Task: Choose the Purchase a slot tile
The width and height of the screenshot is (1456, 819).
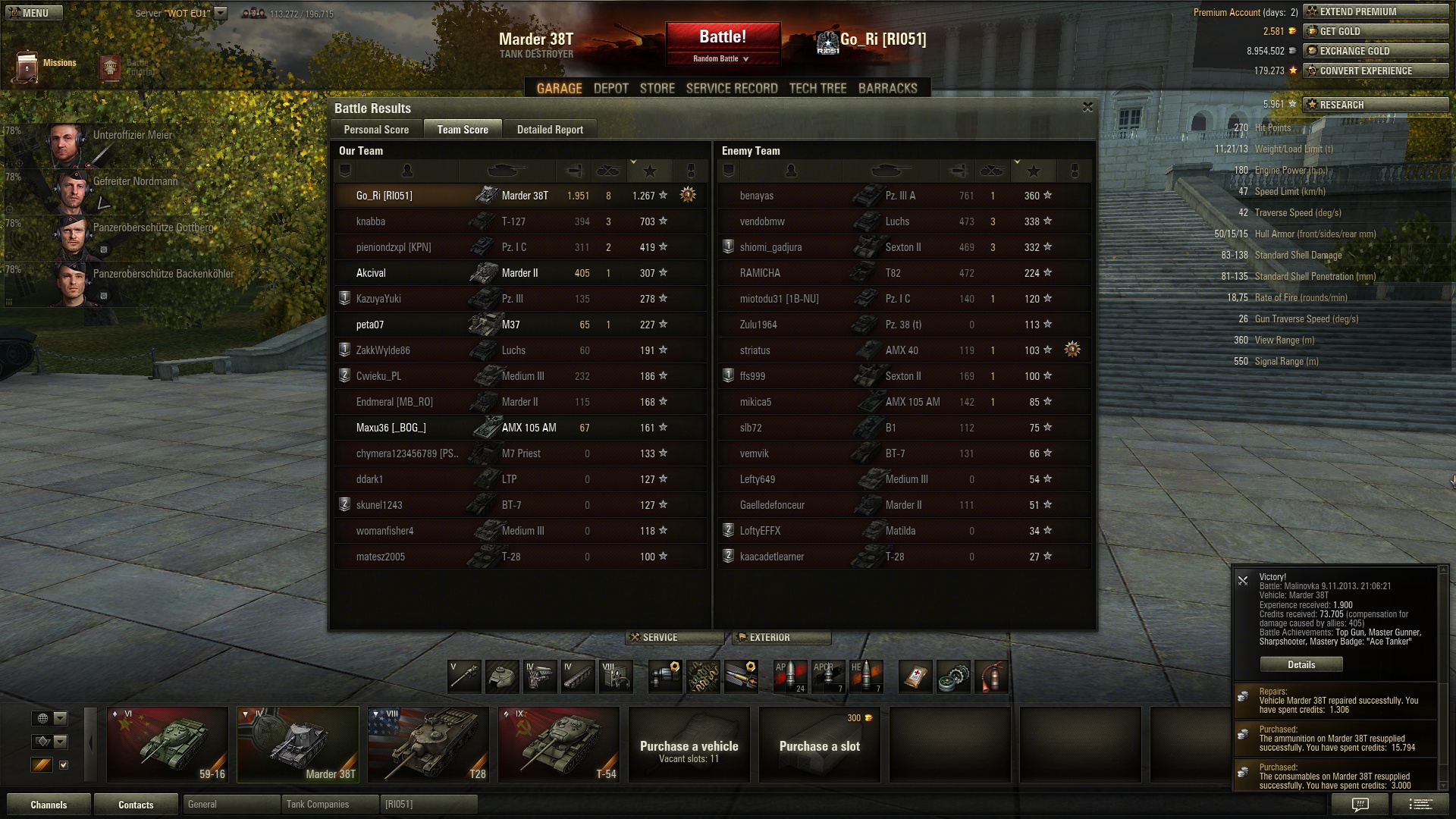Action: pos(819,745)
